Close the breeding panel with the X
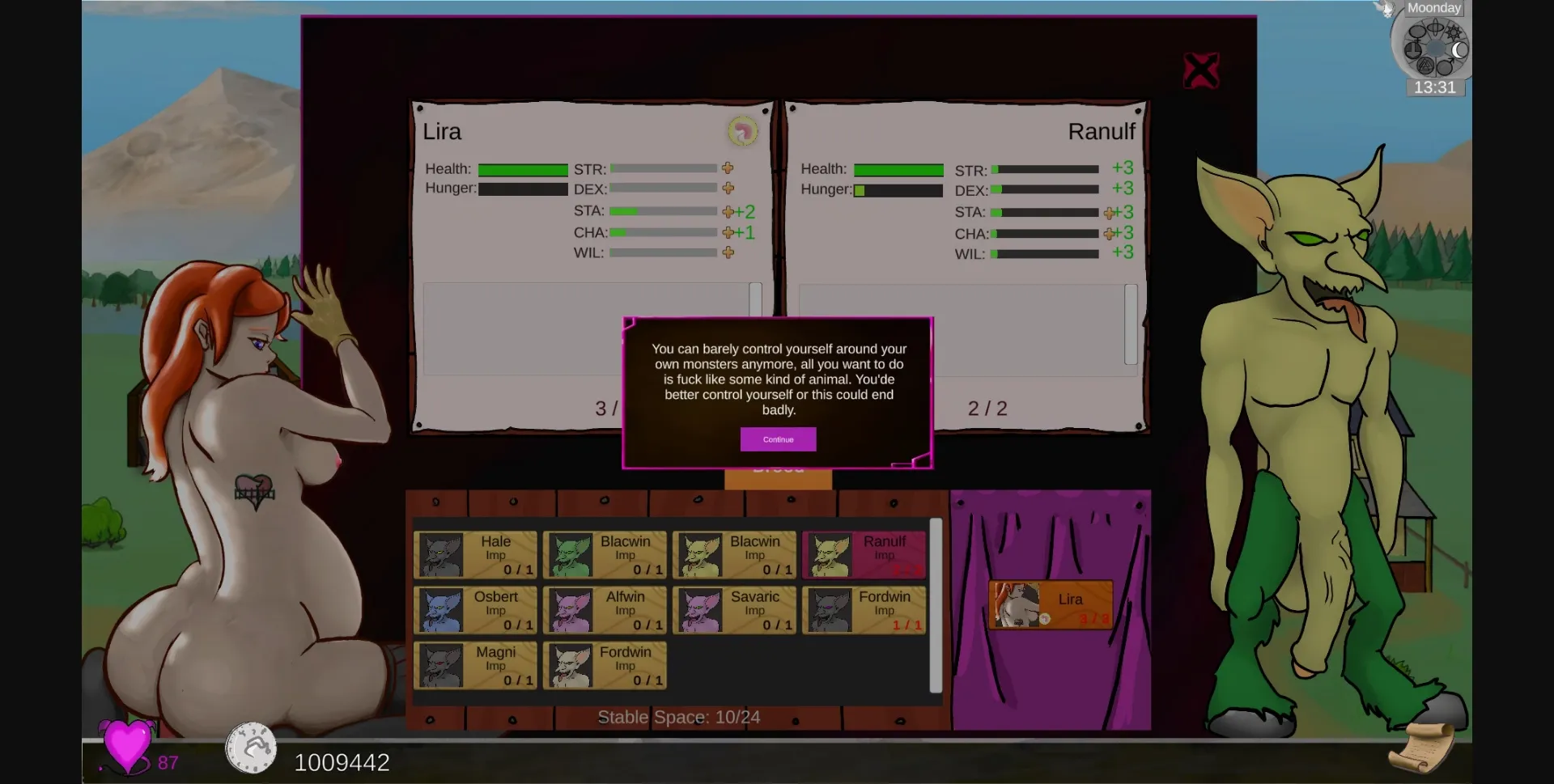The height and width of the screenshot is (784, 1554). 1201,70
